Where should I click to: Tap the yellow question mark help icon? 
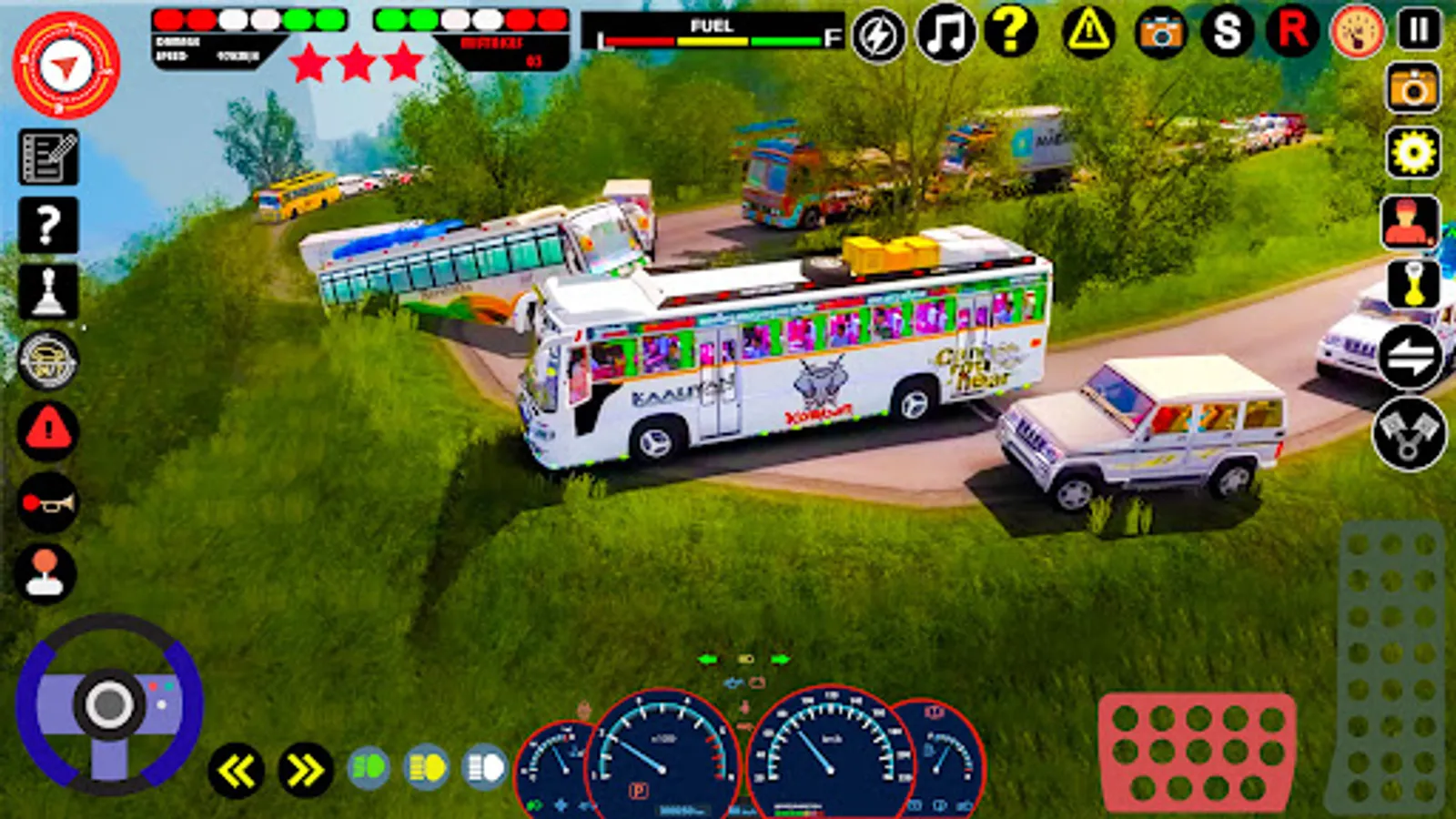[x=1010, y=32]
